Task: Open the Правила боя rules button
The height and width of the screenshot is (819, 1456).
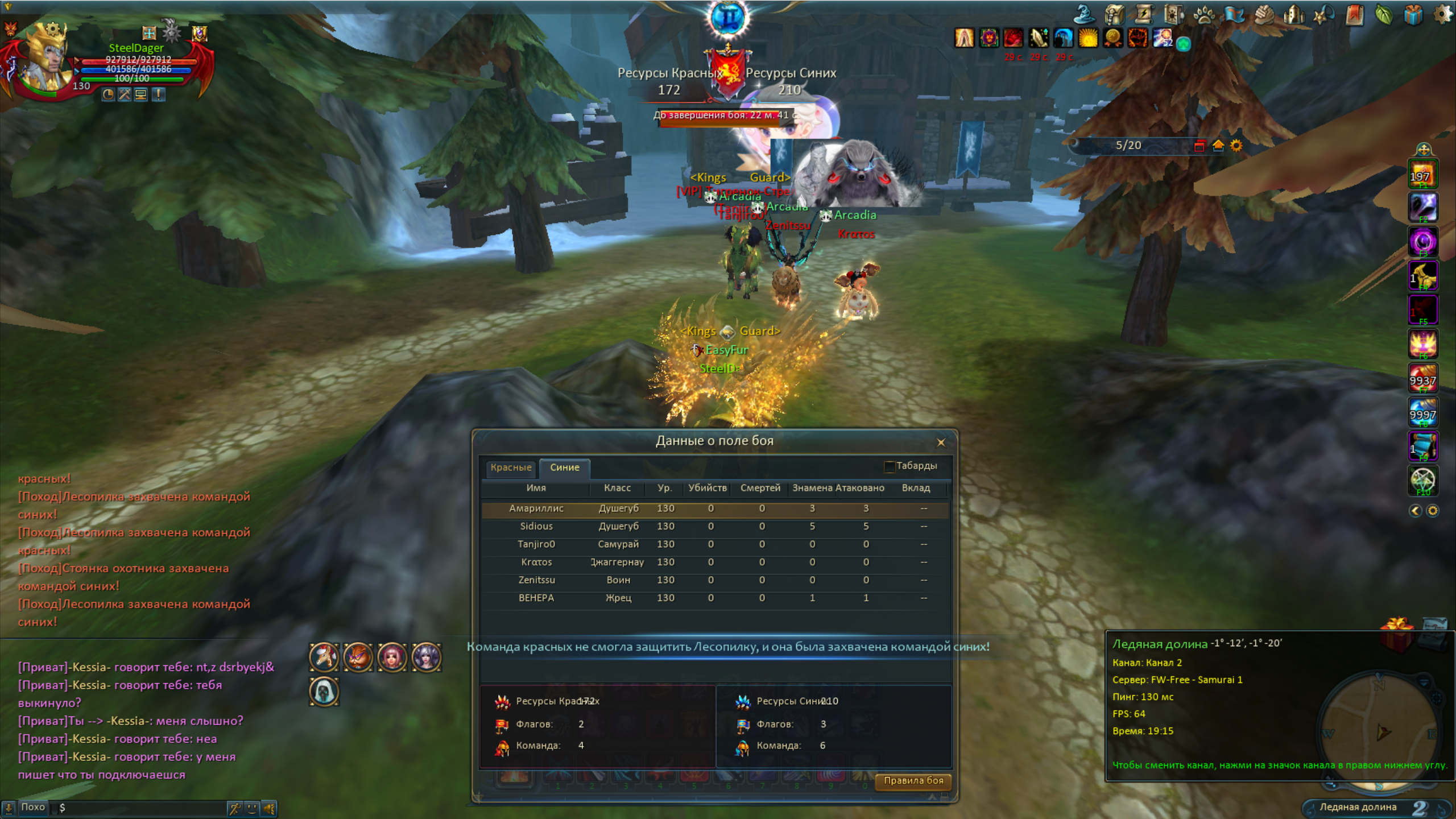Action: (x=913, y=781)
